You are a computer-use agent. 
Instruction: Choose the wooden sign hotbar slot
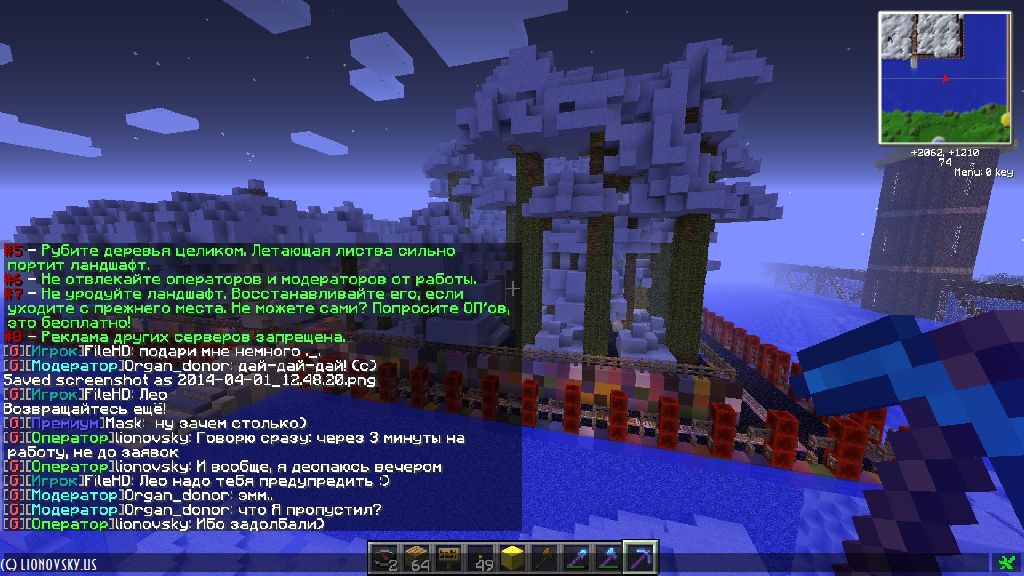coord(448,557)
